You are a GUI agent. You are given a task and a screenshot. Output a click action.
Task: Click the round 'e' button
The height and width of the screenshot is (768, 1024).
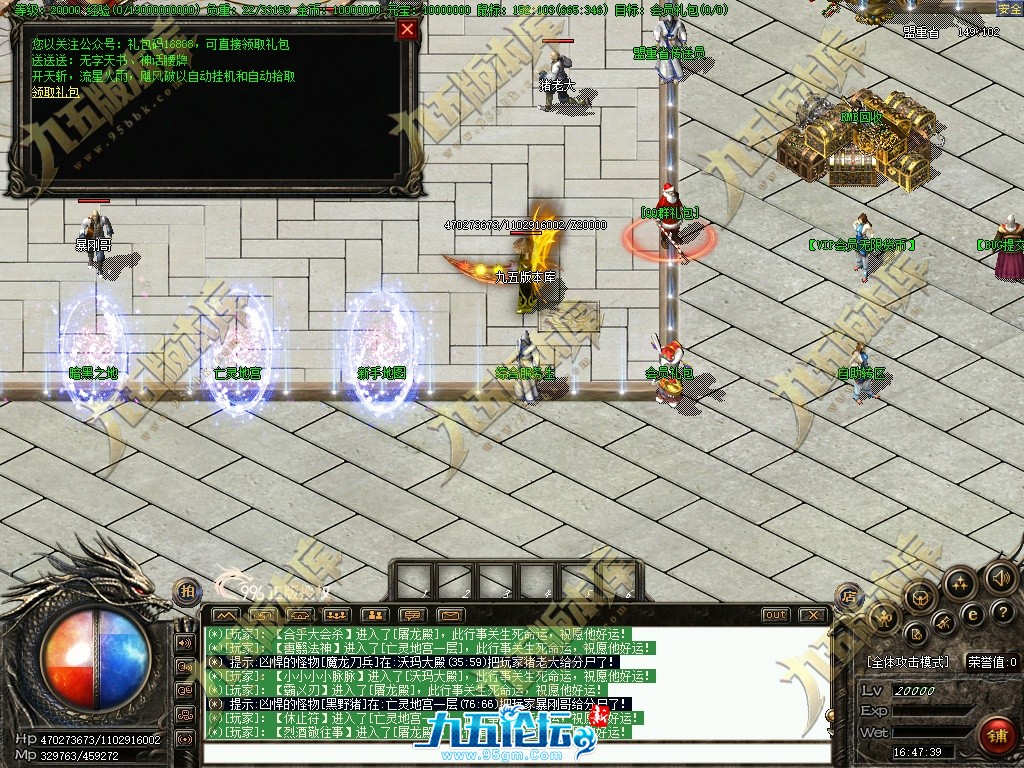(971, 614)
